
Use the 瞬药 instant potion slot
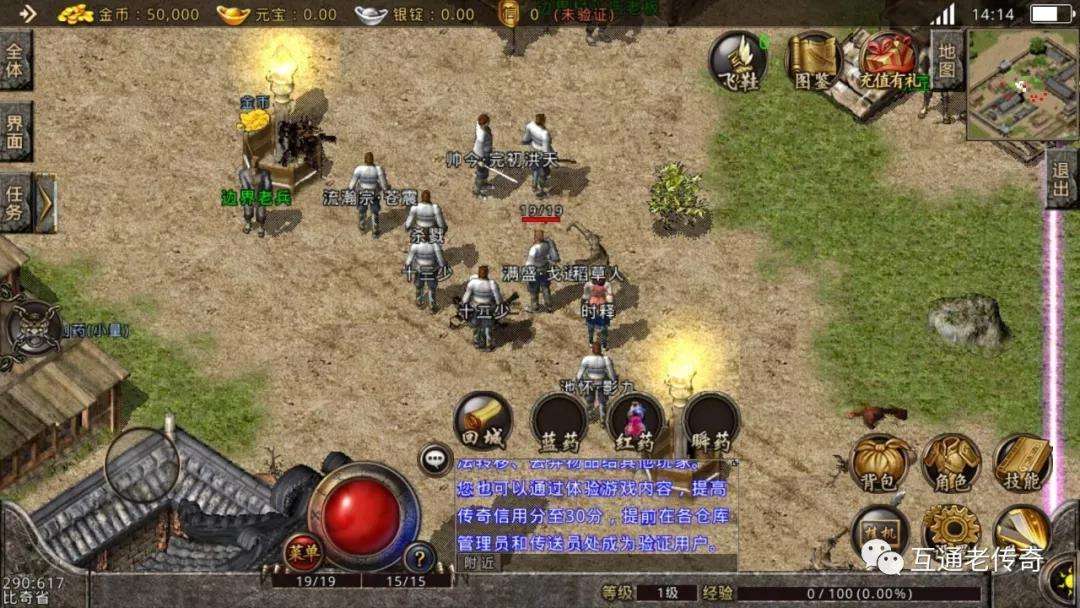pos(711,420)
